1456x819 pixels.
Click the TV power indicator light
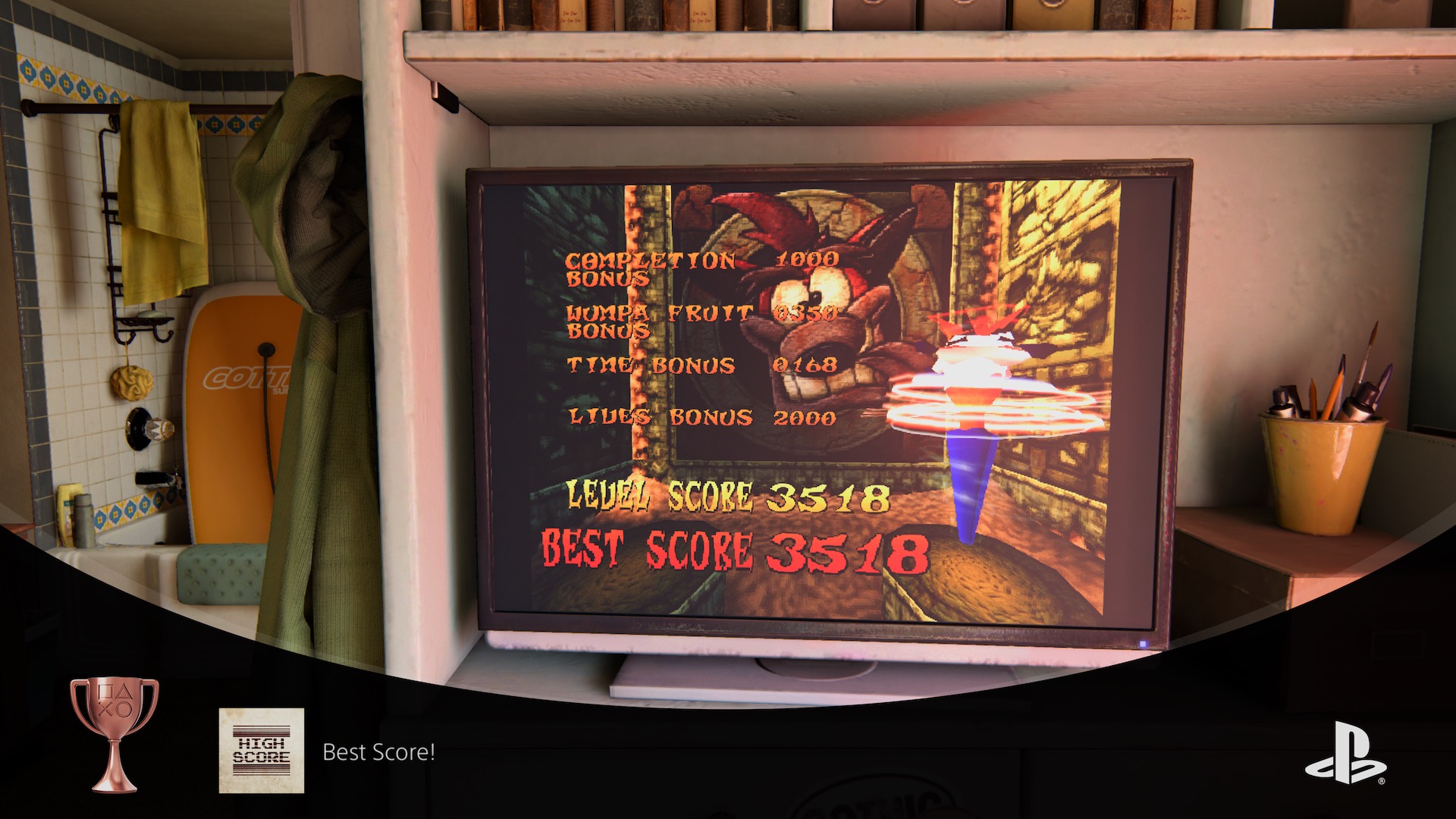click(x=1144, y=645)
